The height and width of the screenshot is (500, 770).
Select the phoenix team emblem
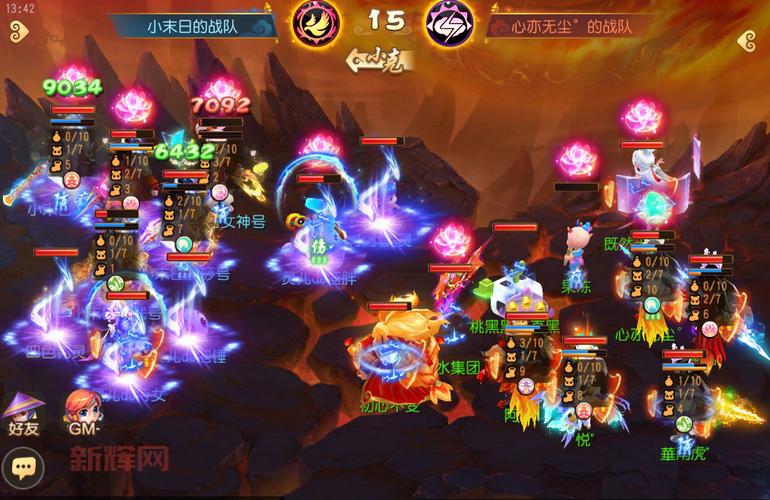pos(315,24)
